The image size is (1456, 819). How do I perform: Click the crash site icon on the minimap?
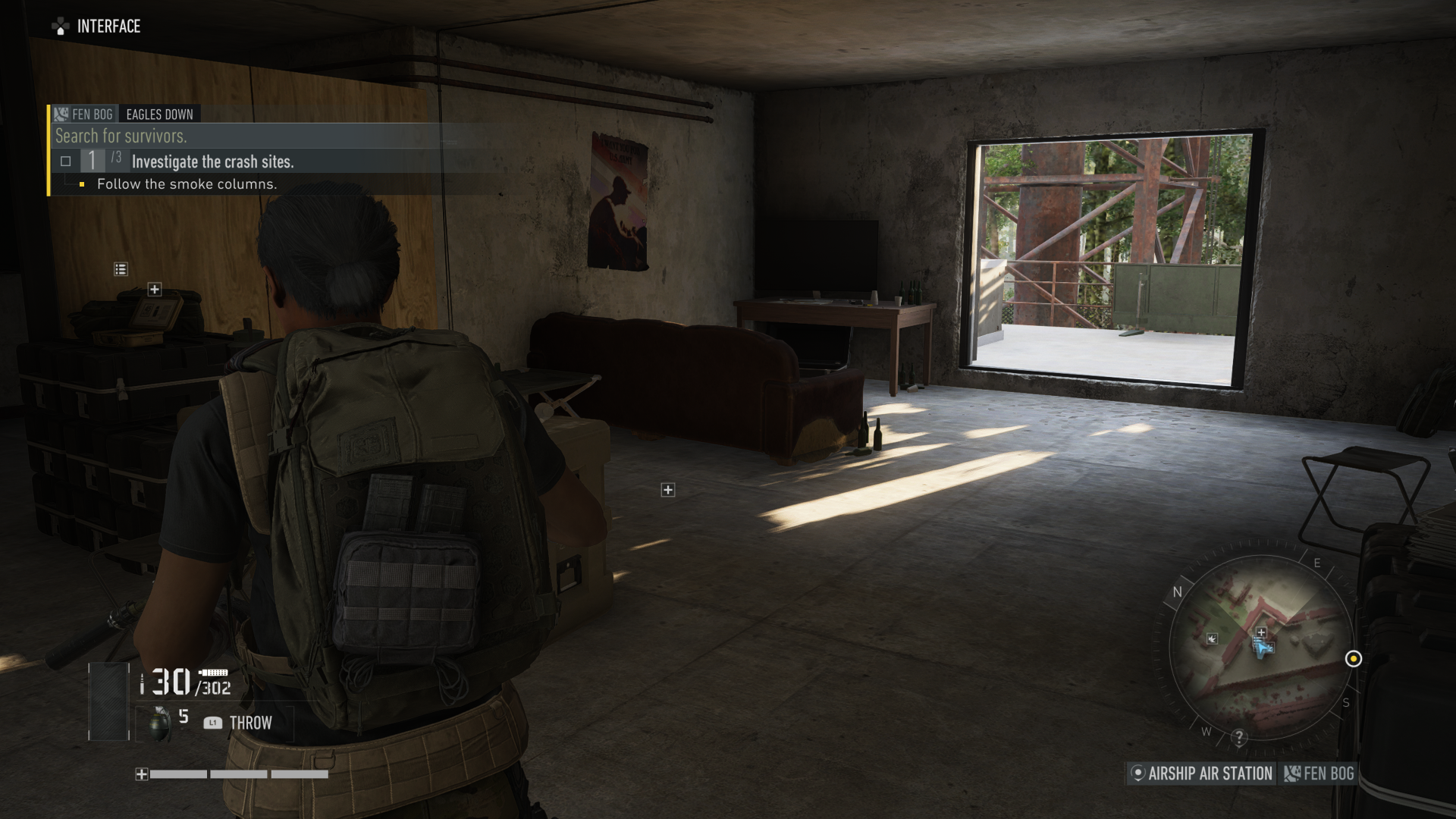(x=1213, y=639)
